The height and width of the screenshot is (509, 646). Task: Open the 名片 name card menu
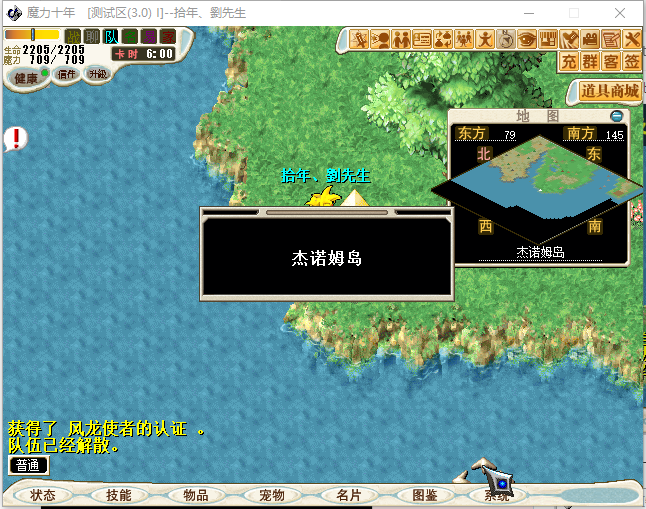point(348,495)
